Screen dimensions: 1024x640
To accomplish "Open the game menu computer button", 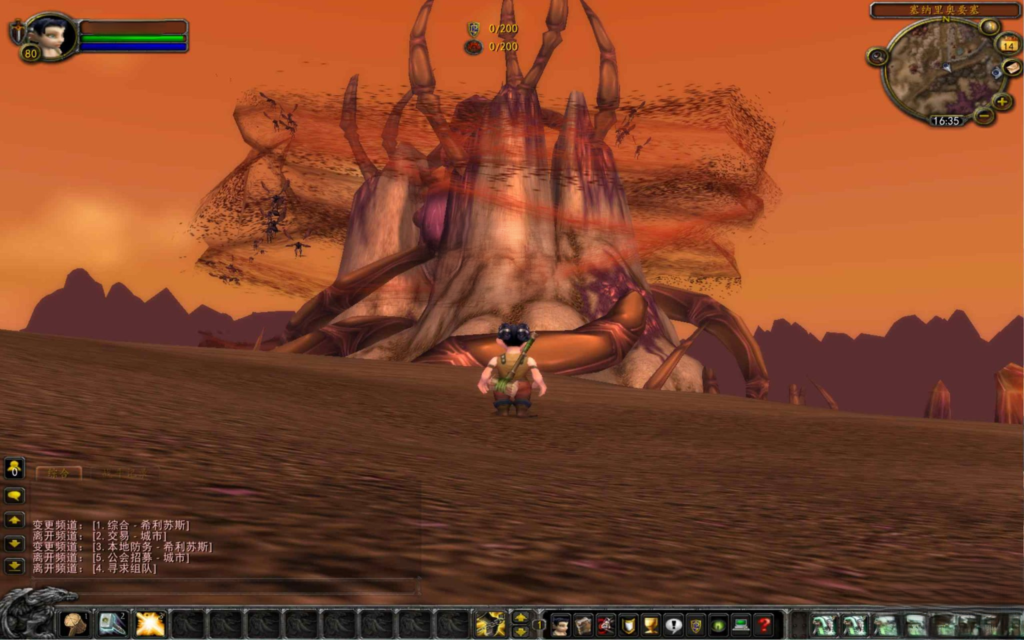I will coord(741,625).
